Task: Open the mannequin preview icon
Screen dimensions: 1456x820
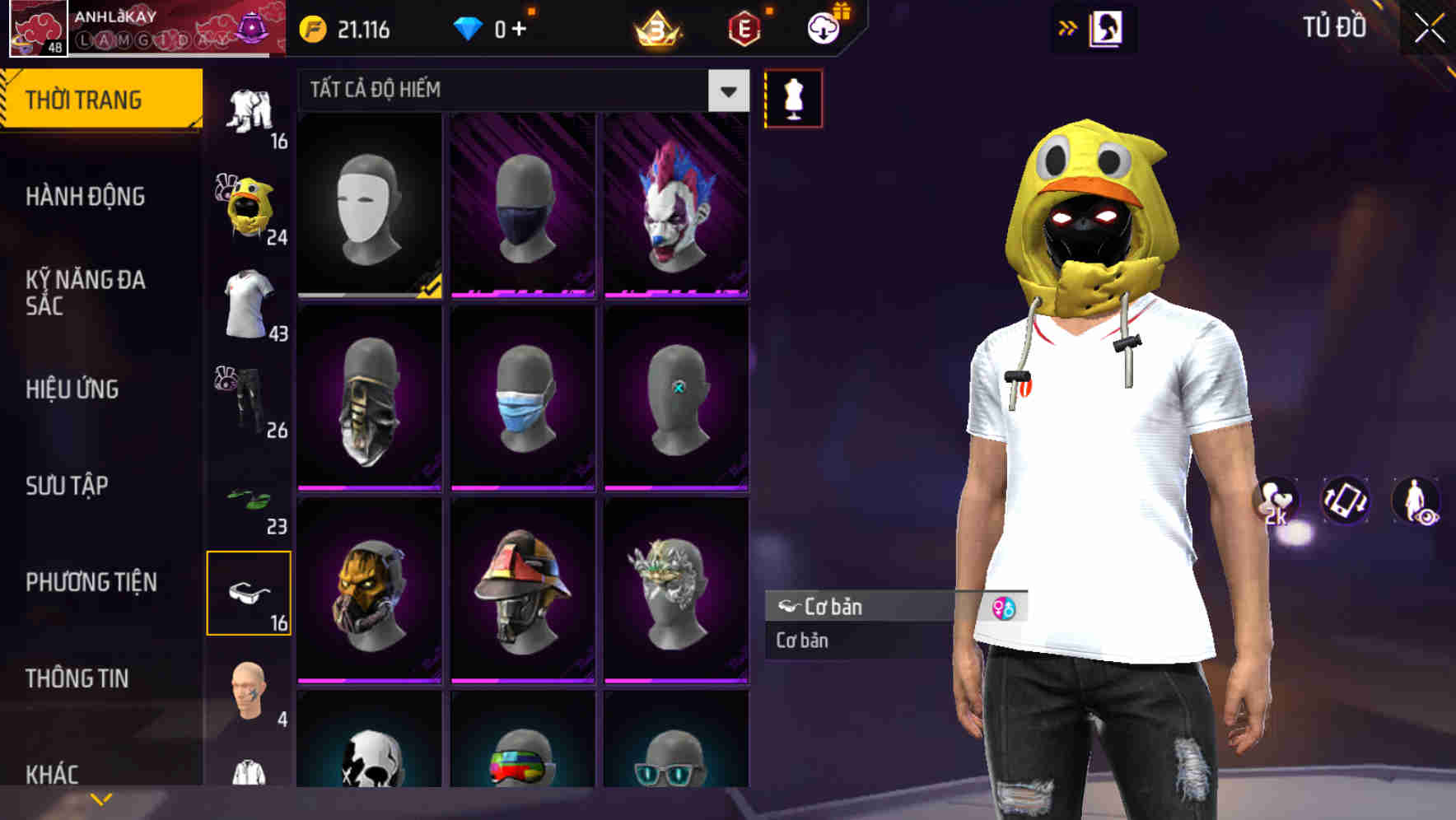Action: (793, 97)
